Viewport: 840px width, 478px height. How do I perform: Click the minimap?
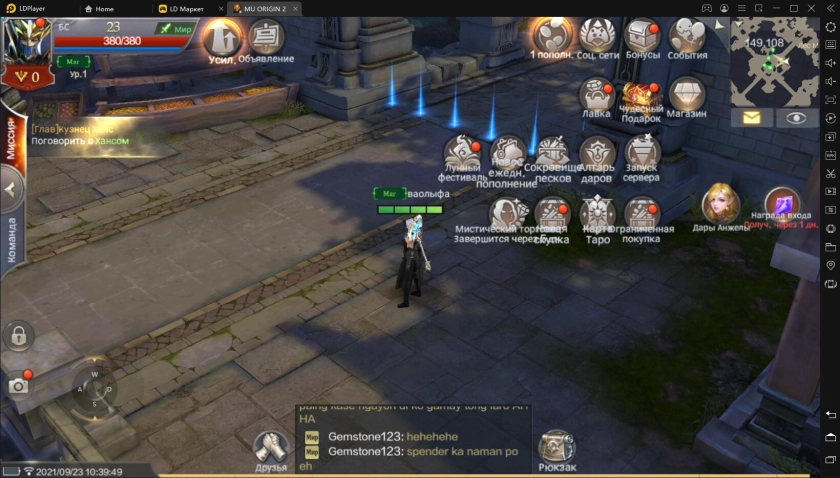click(x=774, y=63)
